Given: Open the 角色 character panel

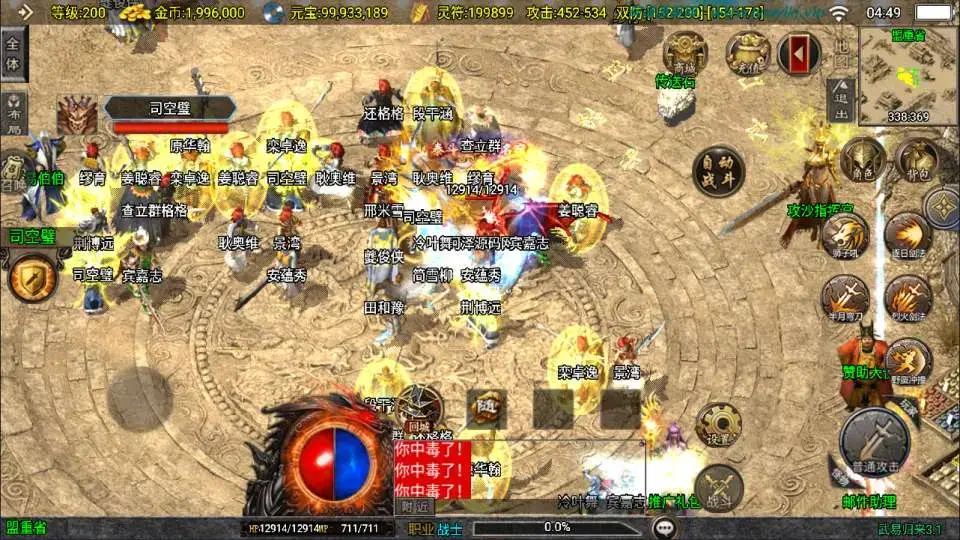Looking at the screenshot, I should (x=863, y=160).
